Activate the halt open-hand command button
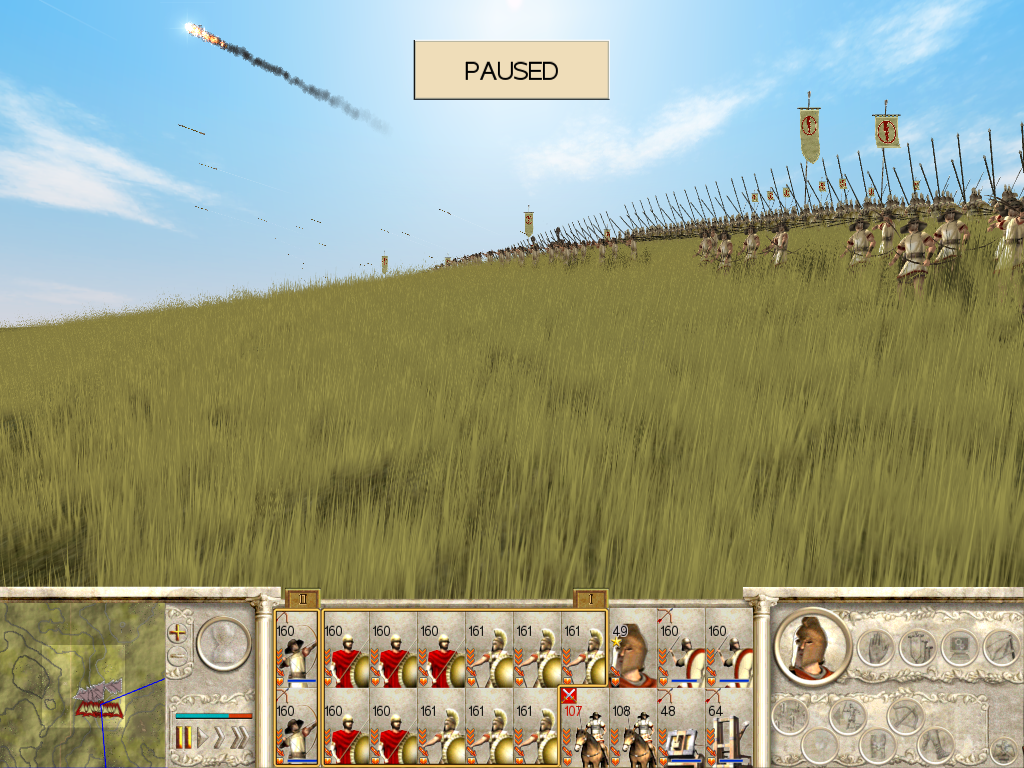 pyautogui.click(x=873, y=648)
